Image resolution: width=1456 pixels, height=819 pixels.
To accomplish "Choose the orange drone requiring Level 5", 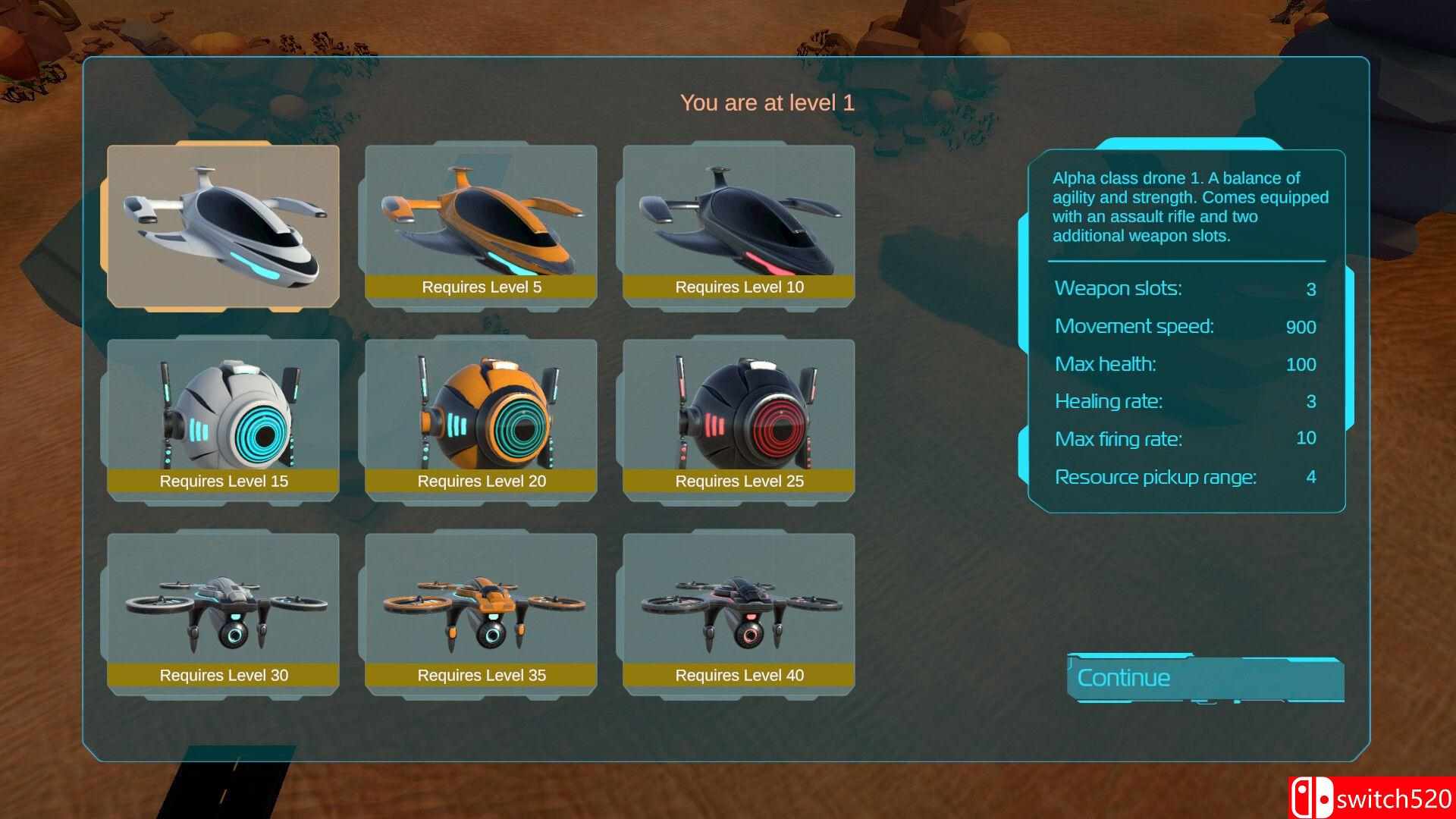I will coord(481,225).
